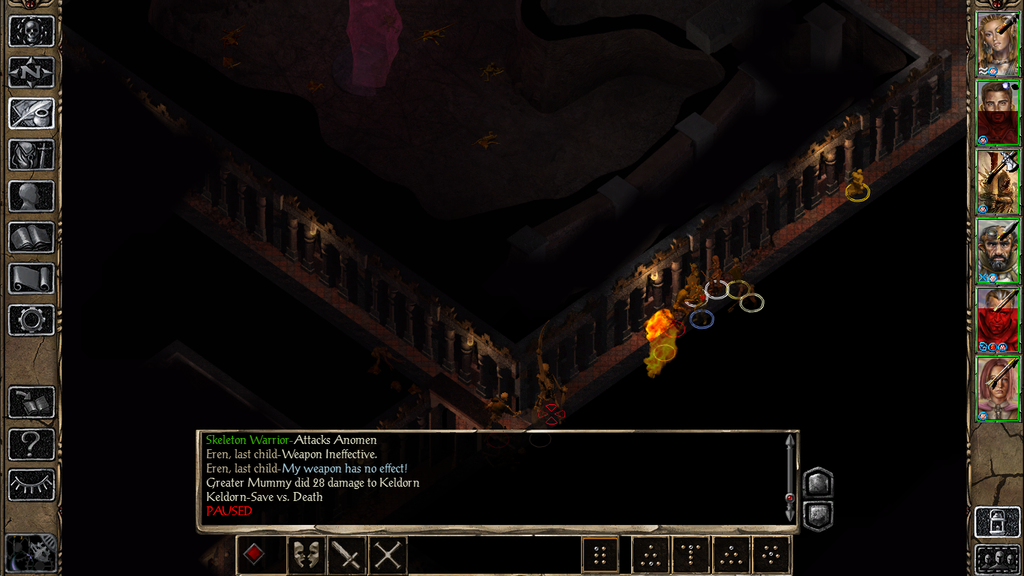Open the priest scroll button
This screenshot has width=1024, height=576.
31,278
